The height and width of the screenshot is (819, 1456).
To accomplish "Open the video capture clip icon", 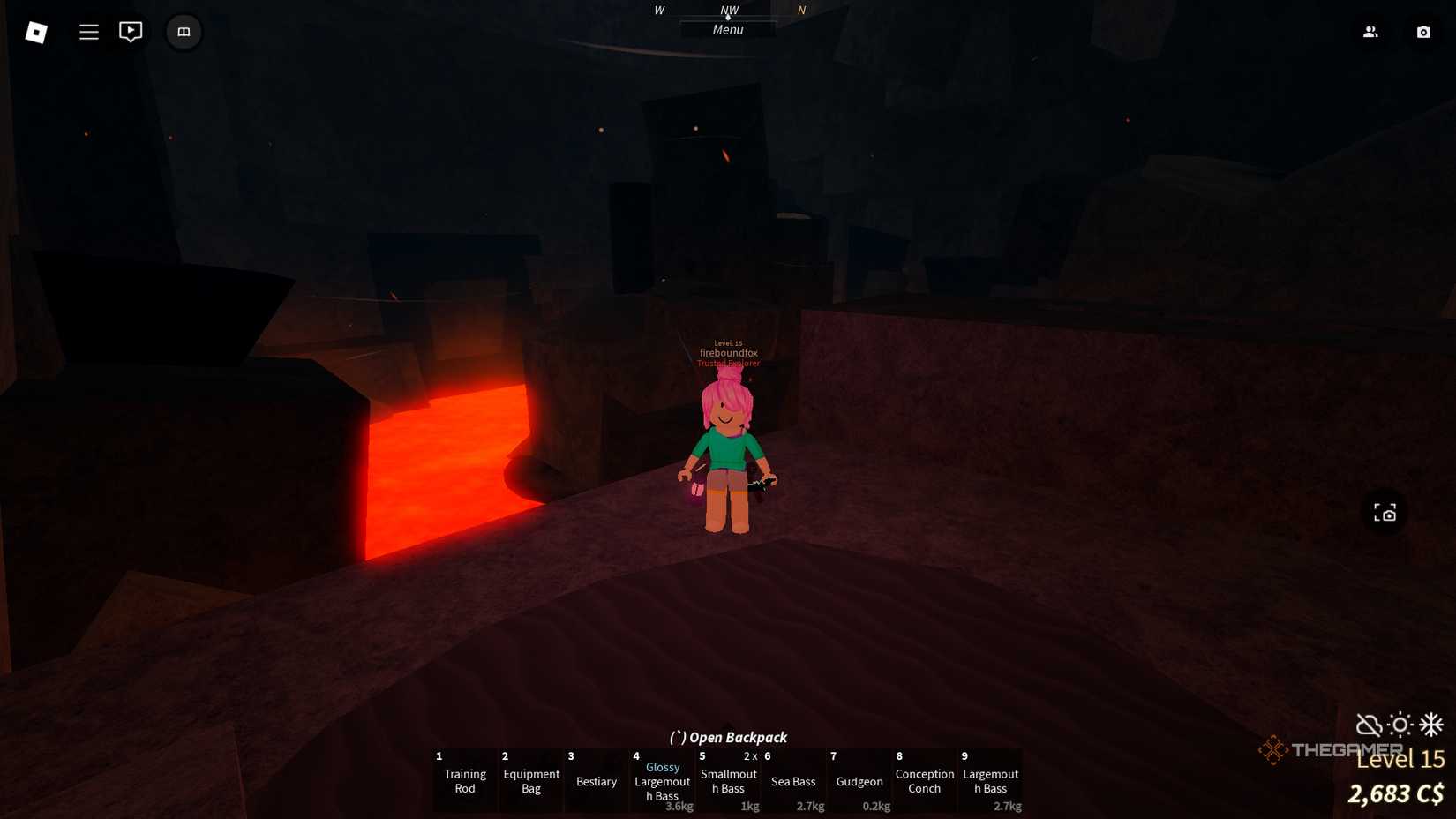I will click(x=131, y=32).
